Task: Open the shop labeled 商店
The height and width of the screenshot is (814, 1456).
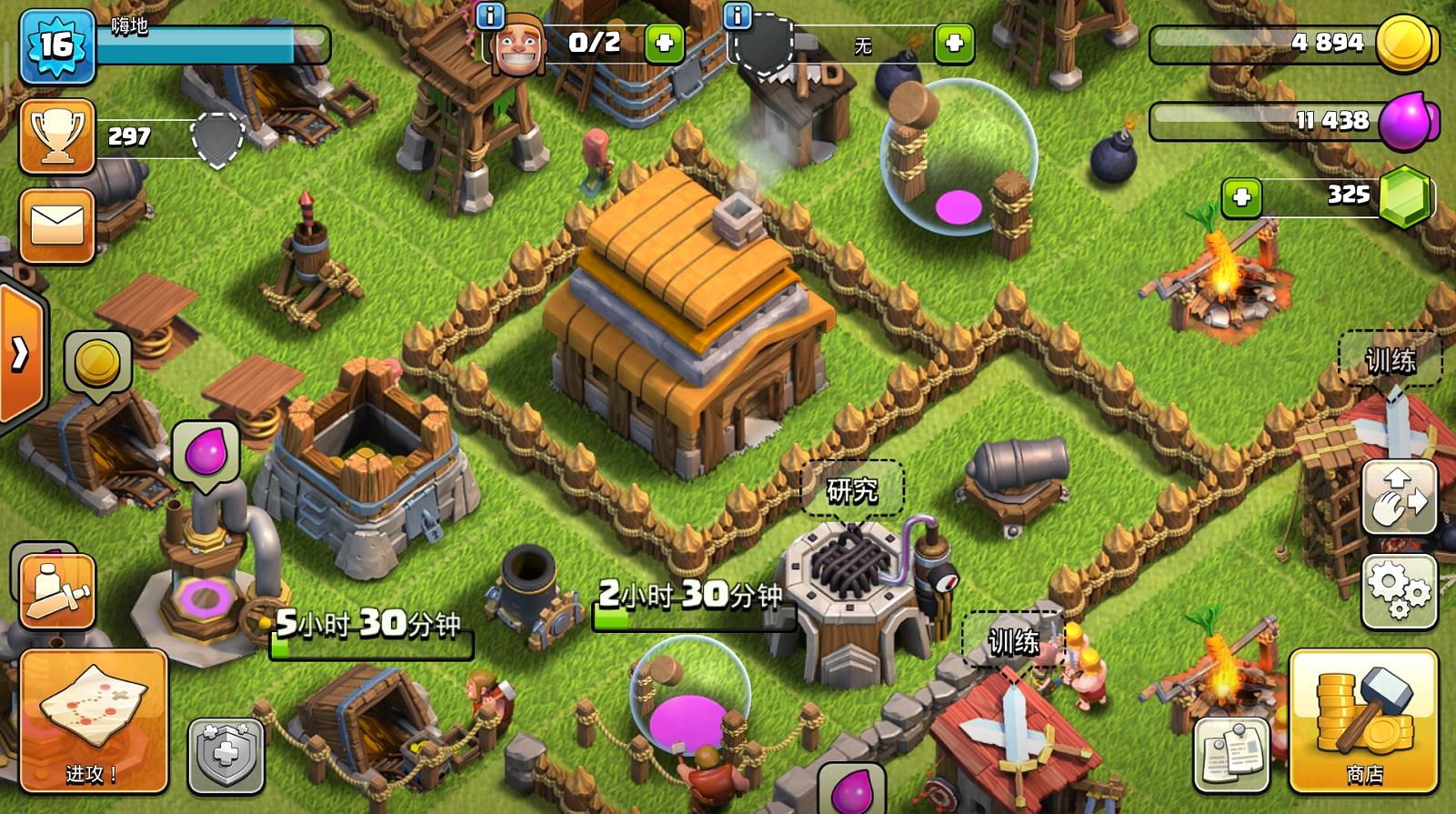Action: coord(1363,720)
